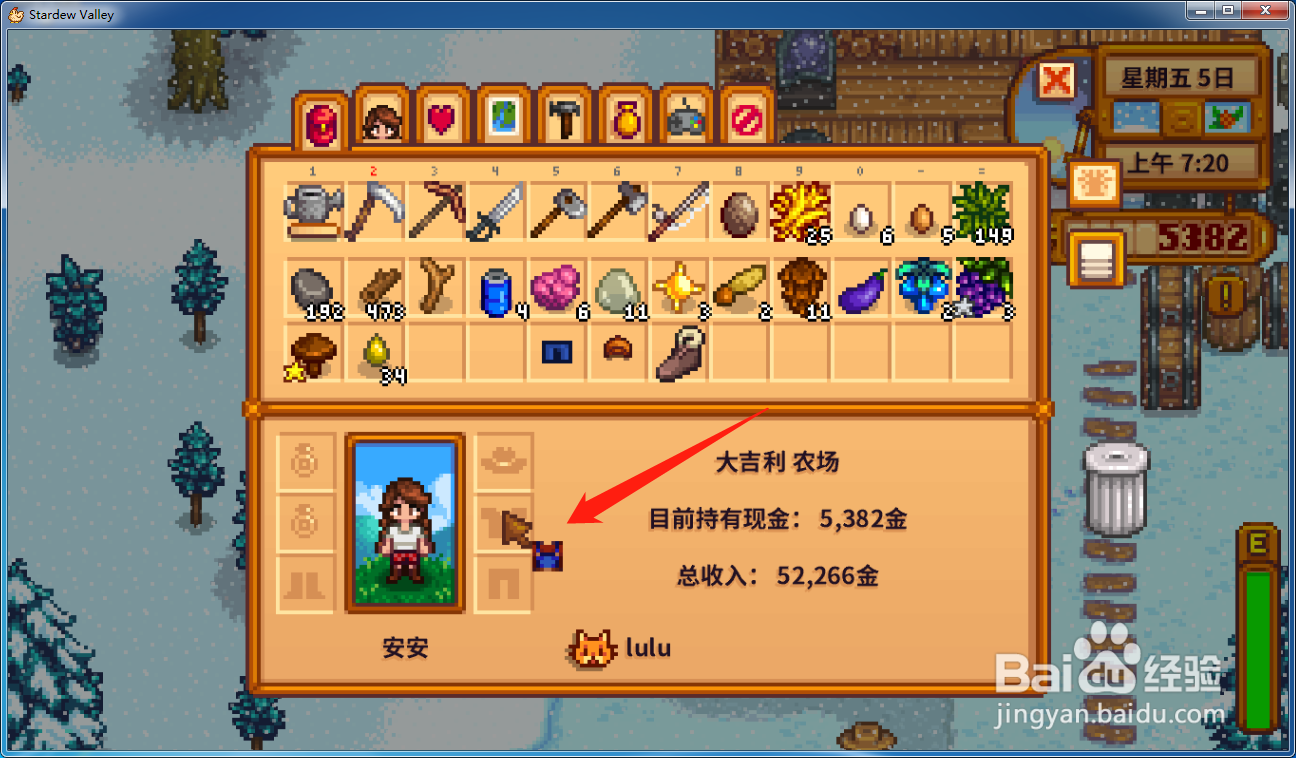Open the skills tab with character face
Image resolution: width=1296 pixels, height=758 pixels.
point(381,118)
